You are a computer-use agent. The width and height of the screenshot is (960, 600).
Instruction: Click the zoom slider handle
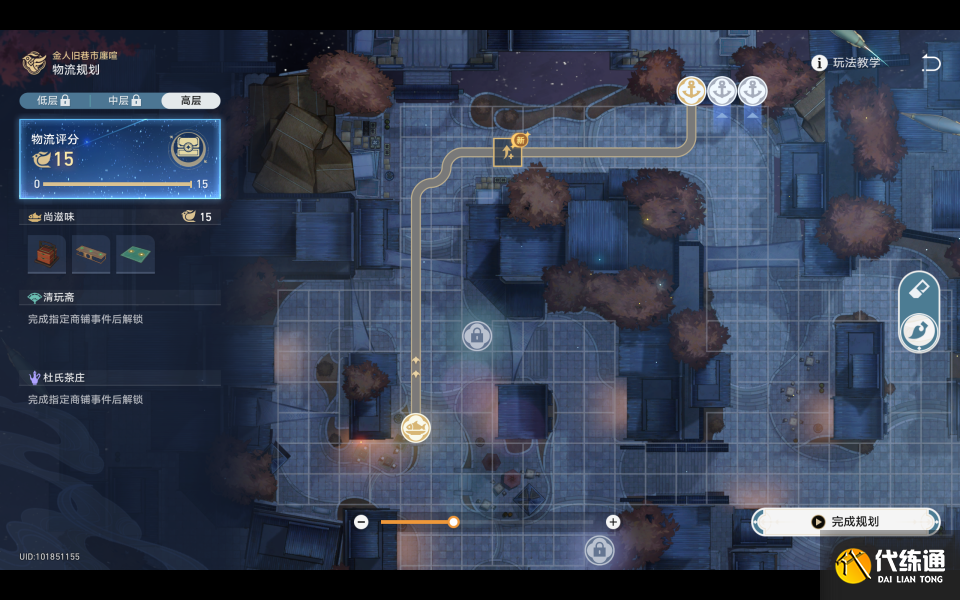(453, 522)
